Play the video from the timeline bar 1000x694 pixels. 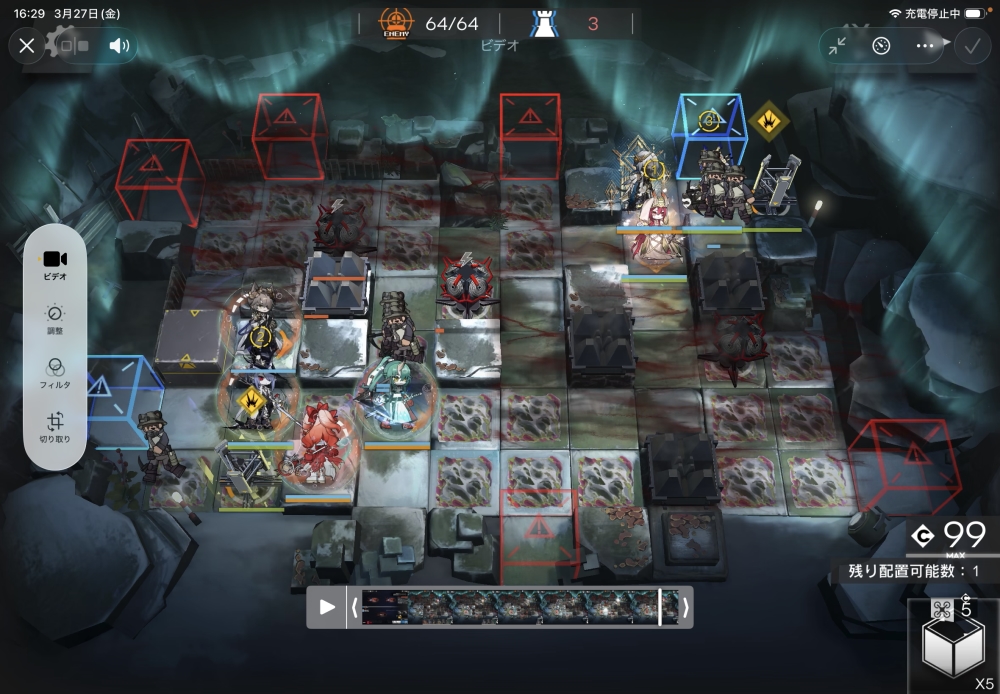[x=327, y=607]
